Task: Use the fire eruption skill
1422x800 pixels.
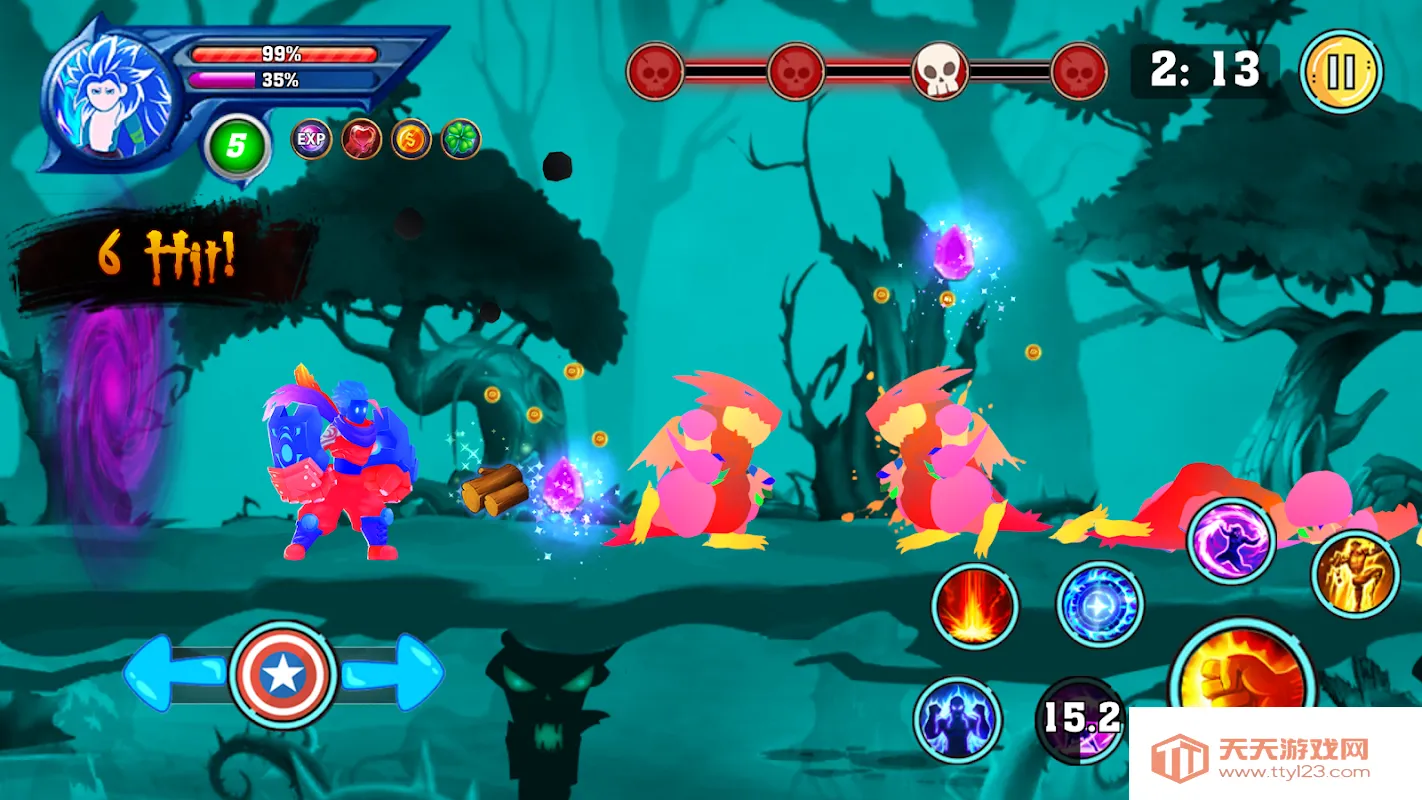Action: click(x=975, y=606)
